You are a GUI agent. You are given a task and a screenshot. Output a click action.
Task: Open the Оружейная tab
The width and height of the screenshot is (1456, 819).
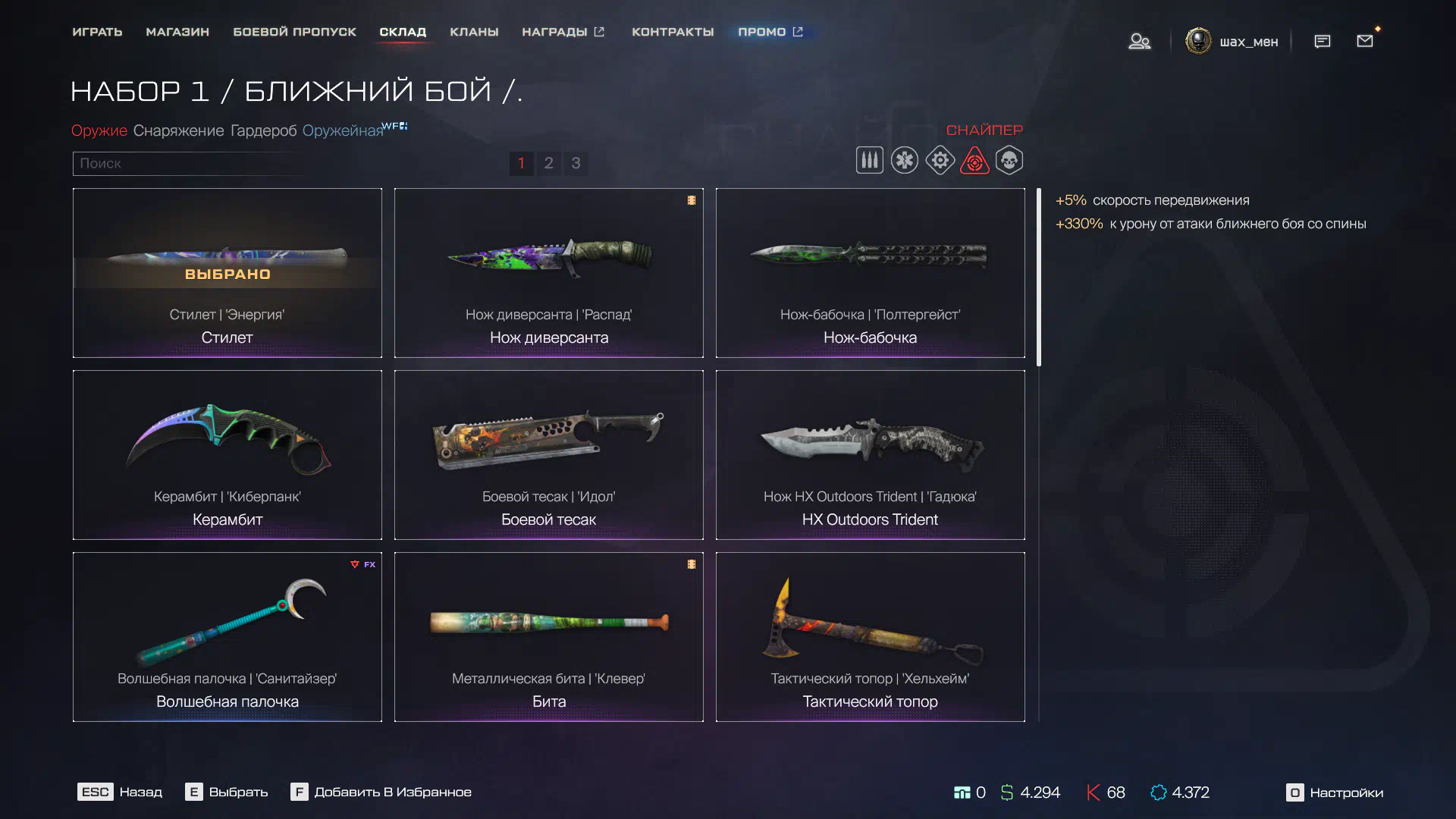point(343,130)
